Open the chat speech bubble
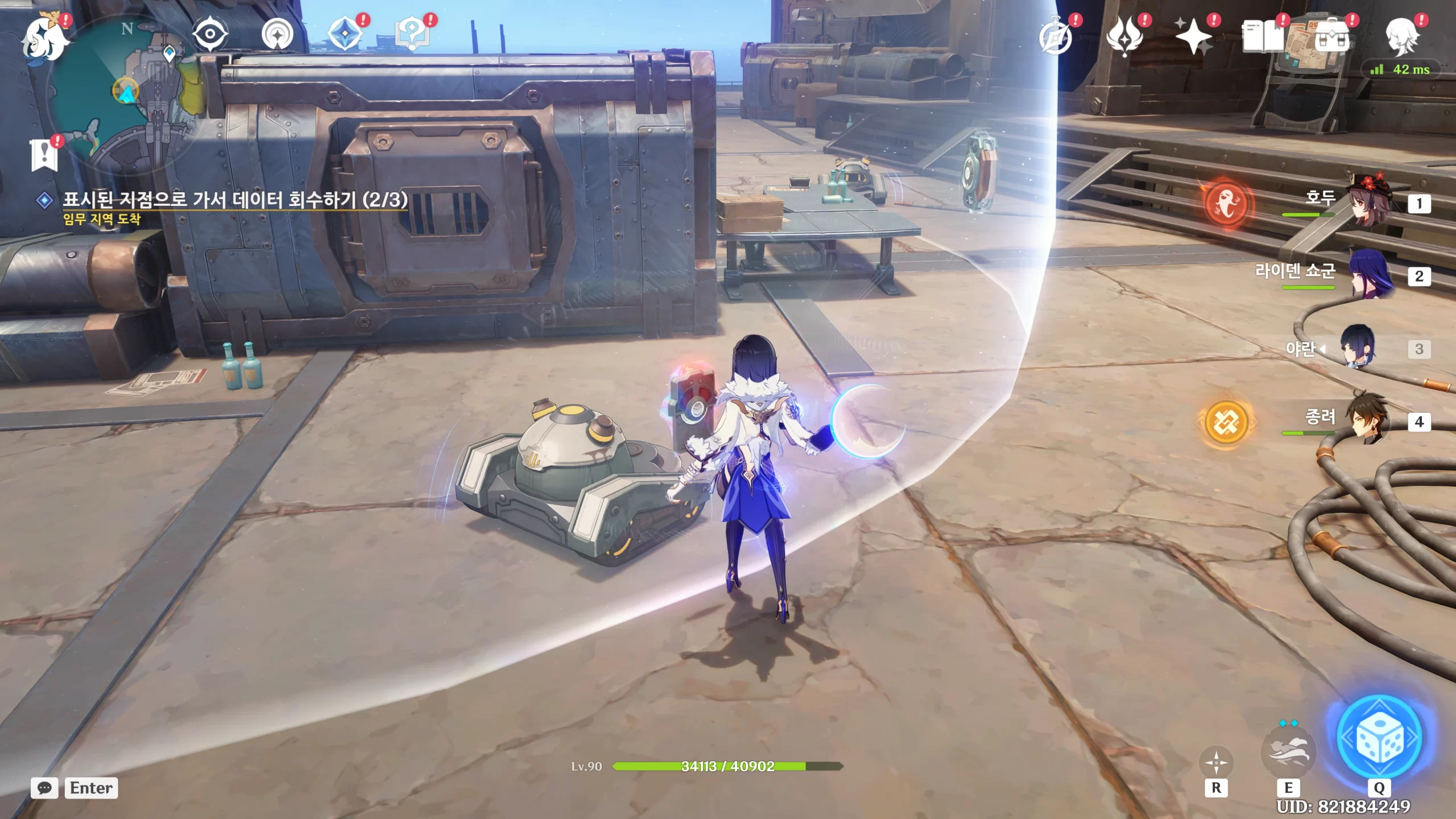 (x=44, y=788)
